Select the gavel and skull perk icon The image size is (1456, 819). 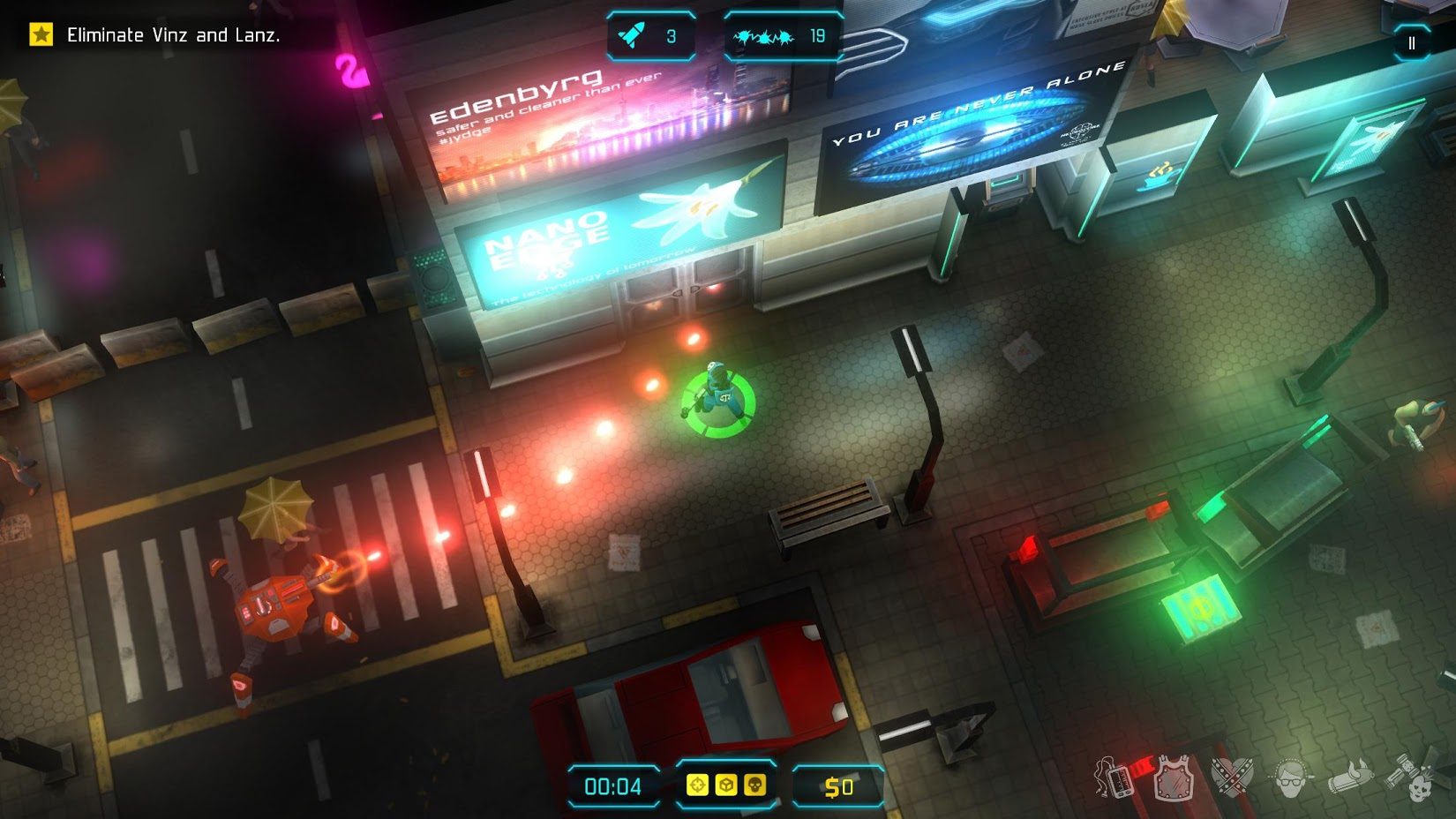coord(1409,778)
